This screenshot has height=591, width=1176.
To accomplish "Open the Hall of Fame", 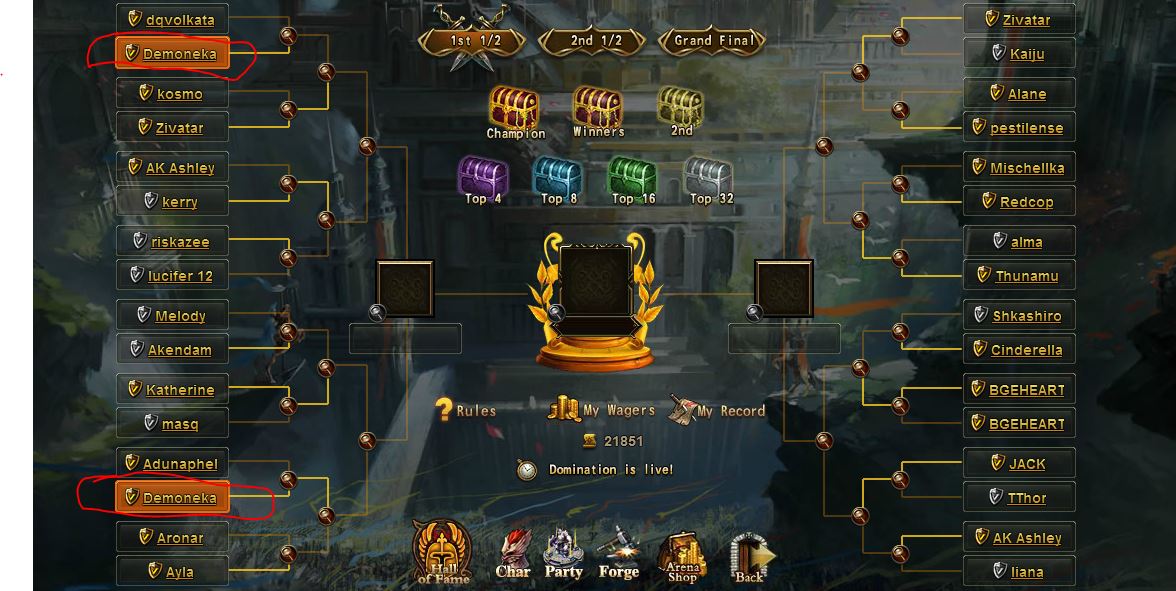I will click(x=442, y=553).
